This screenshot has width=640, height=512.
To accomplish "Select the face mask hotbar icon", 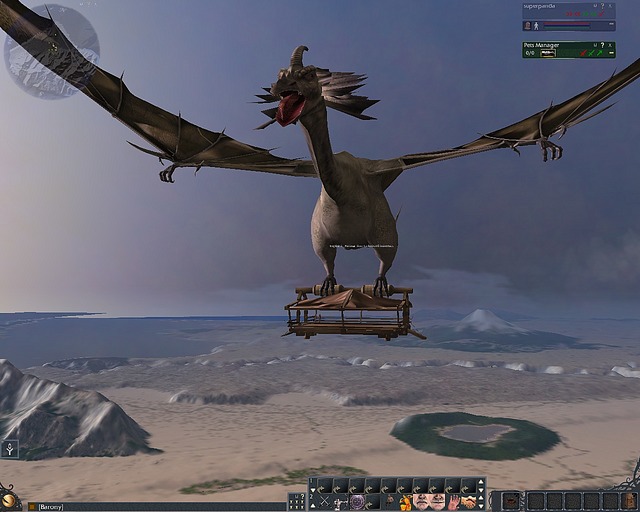I will pyautogui.click(x=421, y=501).
